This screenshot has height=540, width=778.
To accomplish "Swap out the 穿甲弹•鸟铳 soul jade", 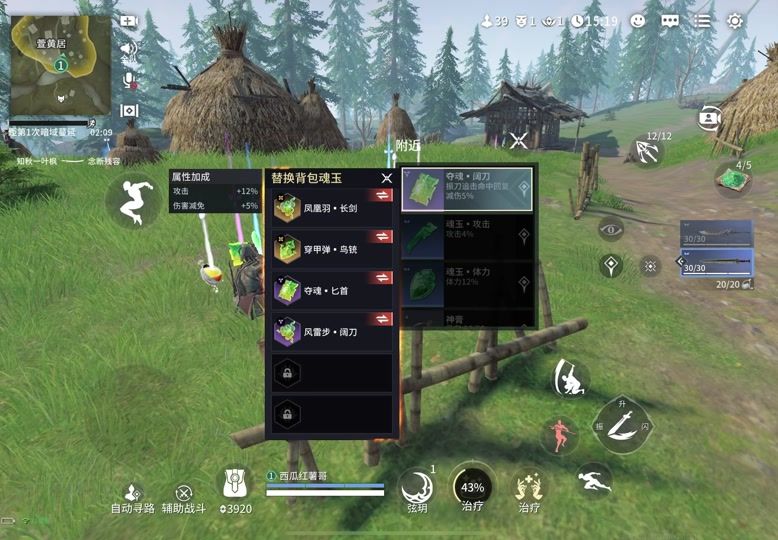I will 382,248.
